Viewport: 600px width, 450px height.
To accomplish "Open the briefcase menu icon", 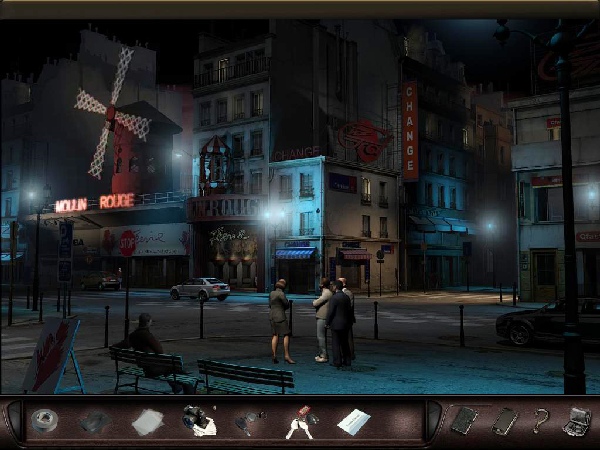I will pyautogui.click(x=578, y=420).
